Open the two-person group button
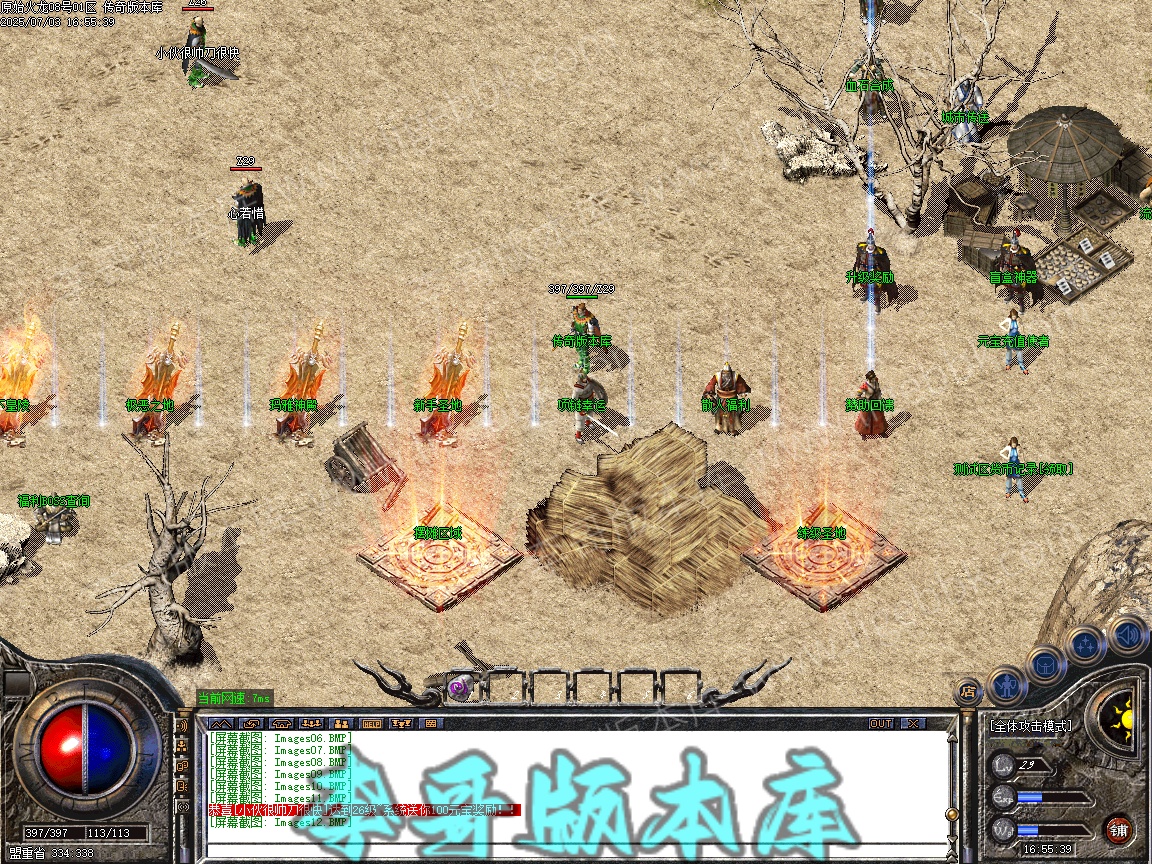 pyautogui.click(x=341, y=723)
